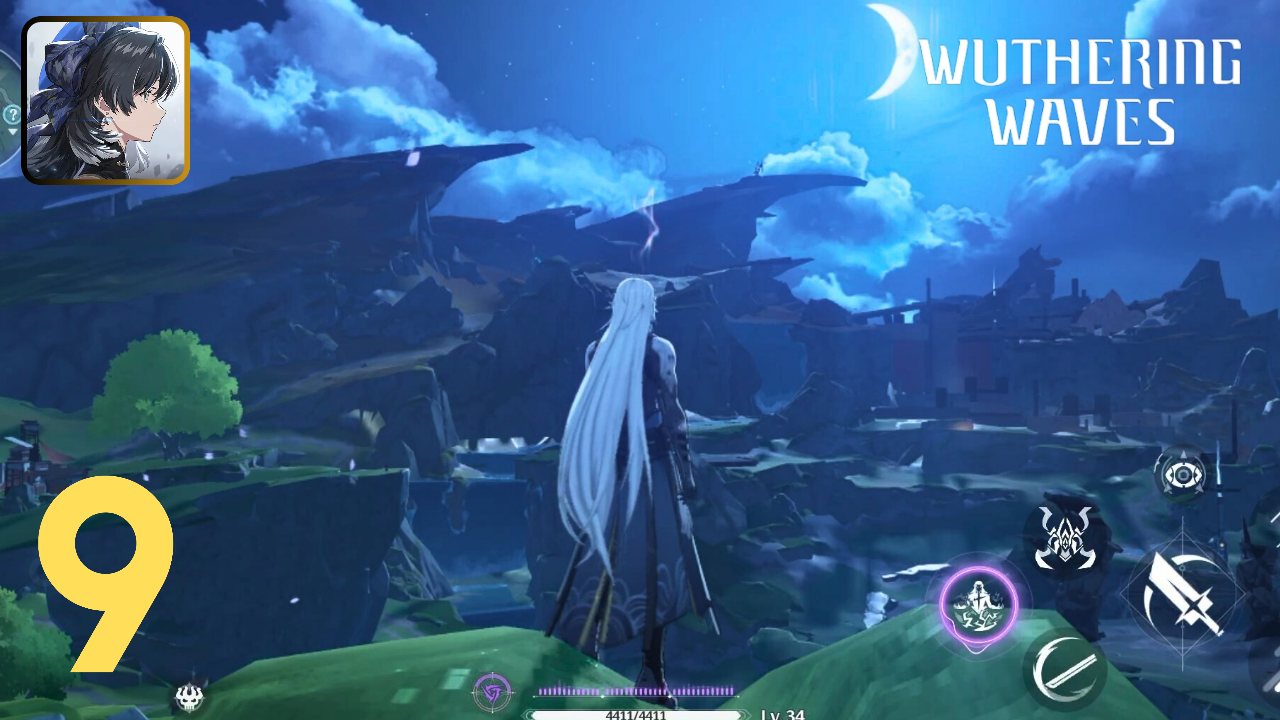1280x720 pixels.
Task: Expand the chevron beneath the help badge
Action: pyautogui.click(x=11, y=133)
